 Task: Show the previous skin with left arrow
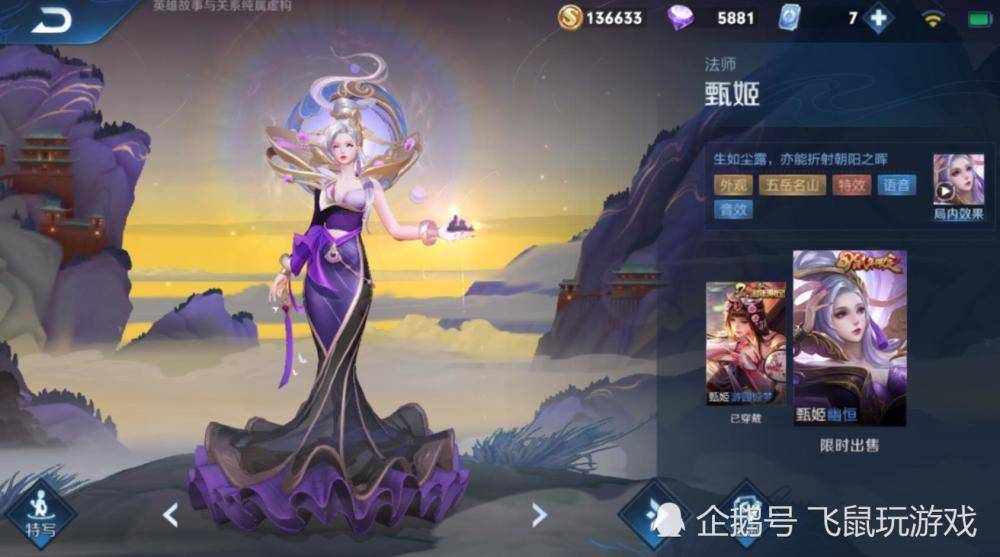(171, 515)
